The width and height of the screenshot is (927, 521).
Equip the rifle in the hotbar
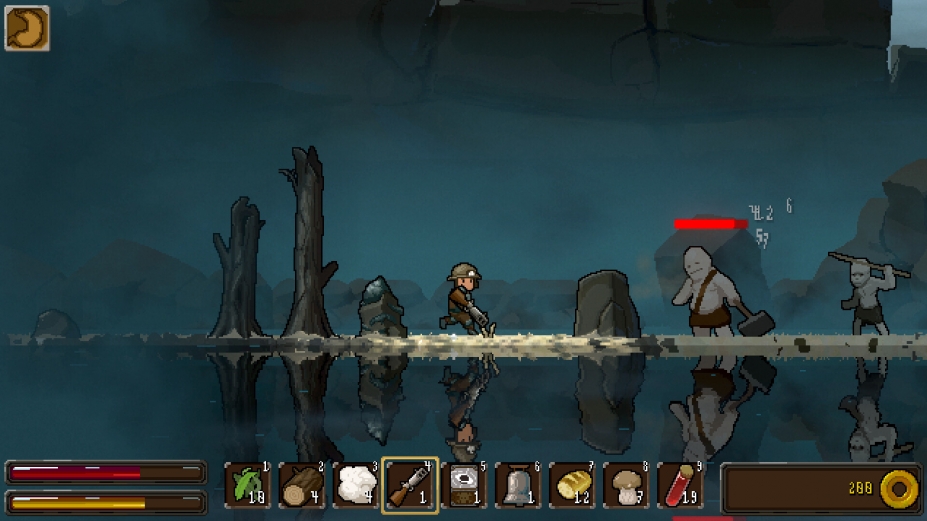[410, 486]
